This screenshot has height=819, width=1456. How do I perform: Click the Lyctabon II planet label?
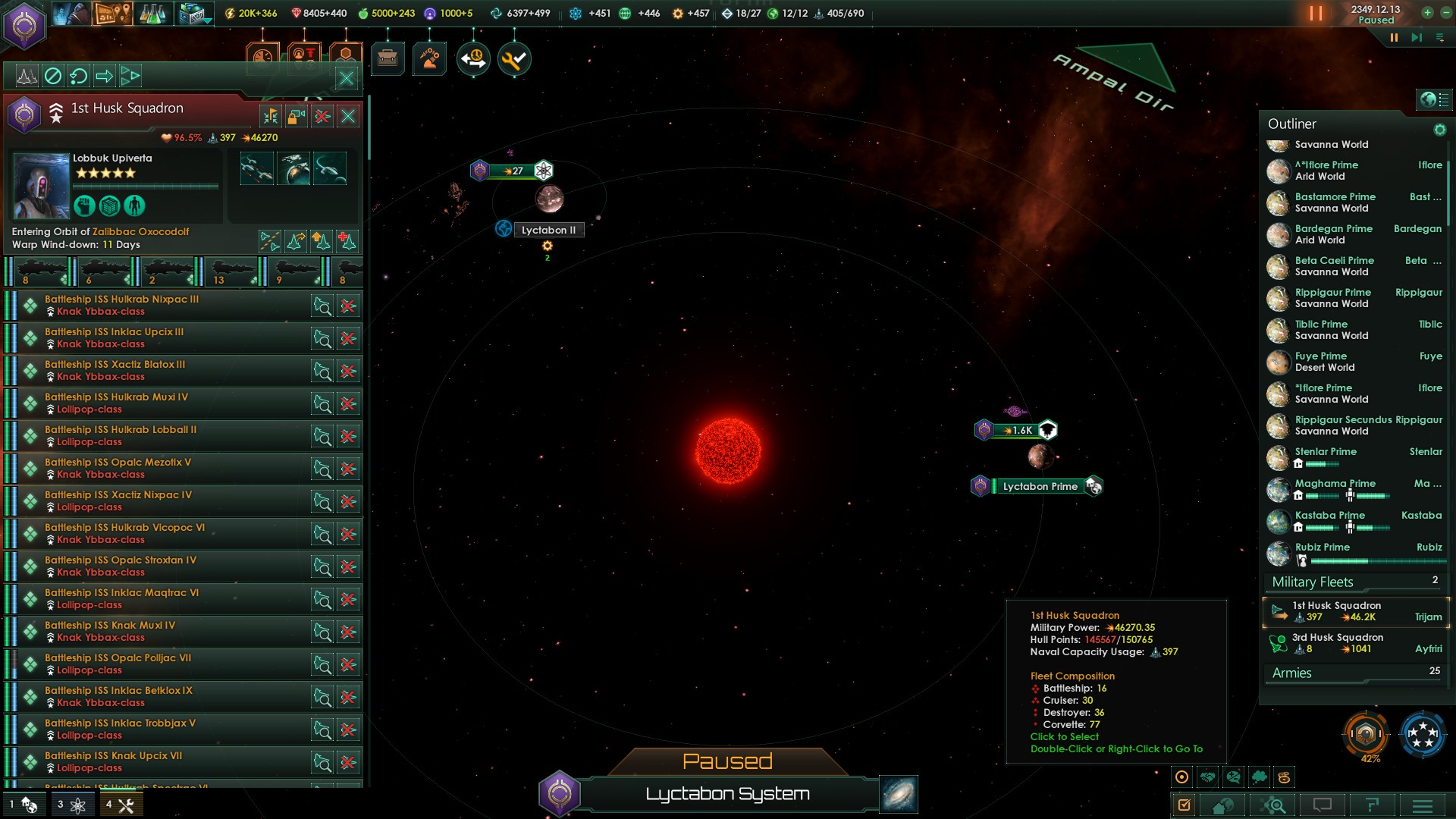(548, 230)
